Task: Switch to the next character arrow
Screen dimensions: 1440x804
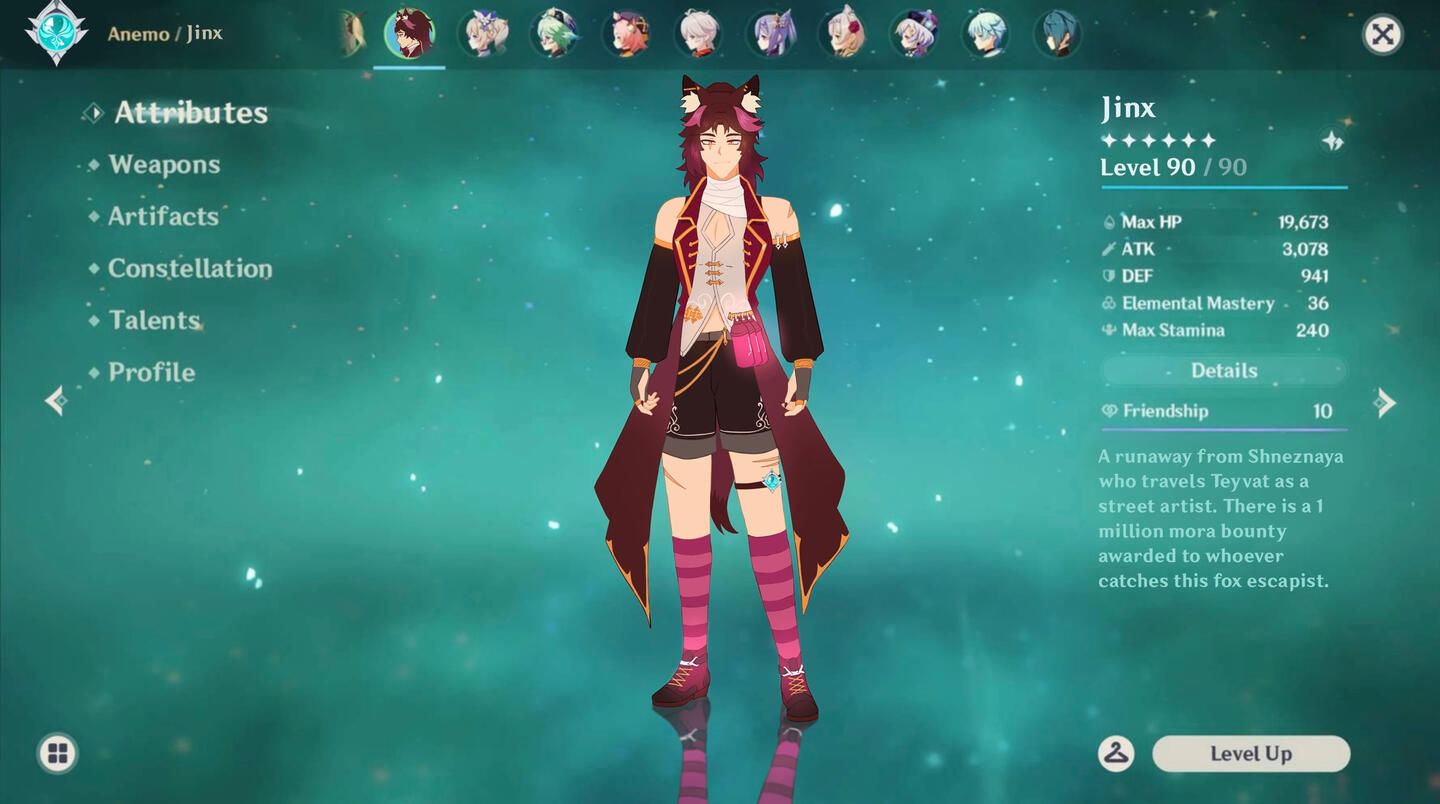Action: coord(1385,403)
